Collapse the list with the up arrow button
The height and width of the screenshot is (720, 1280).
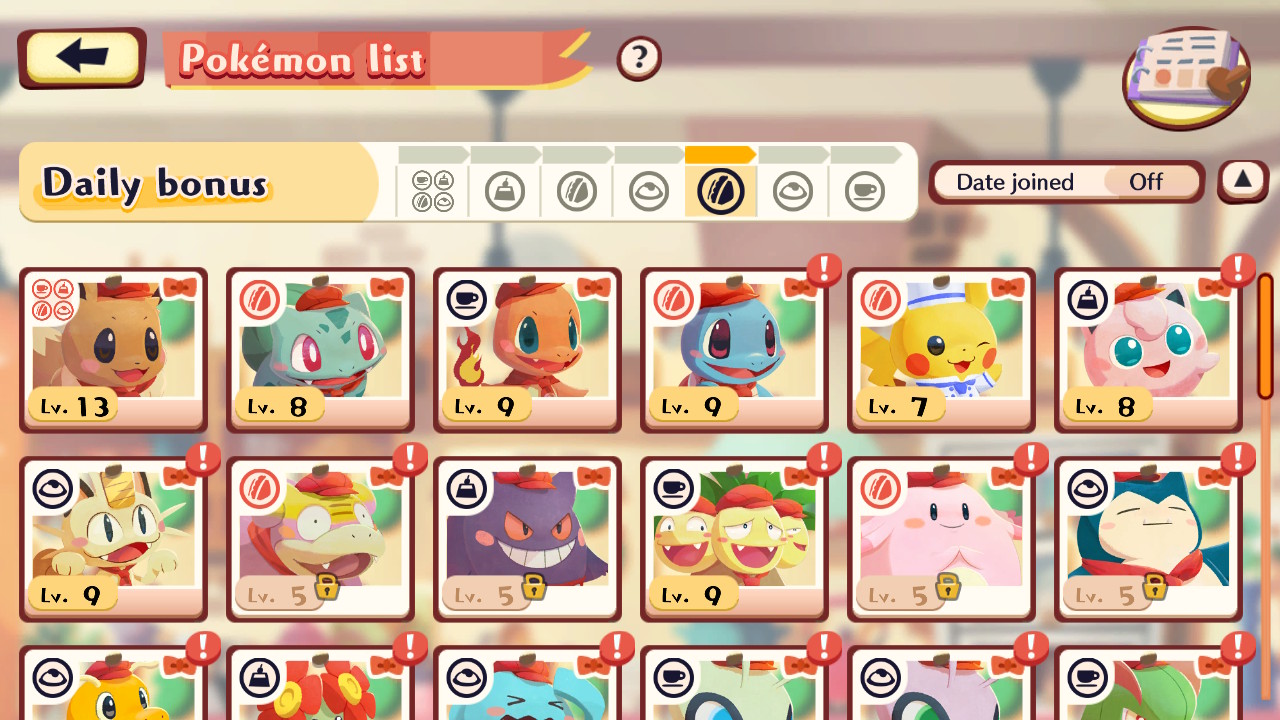tap(1241, 182)
